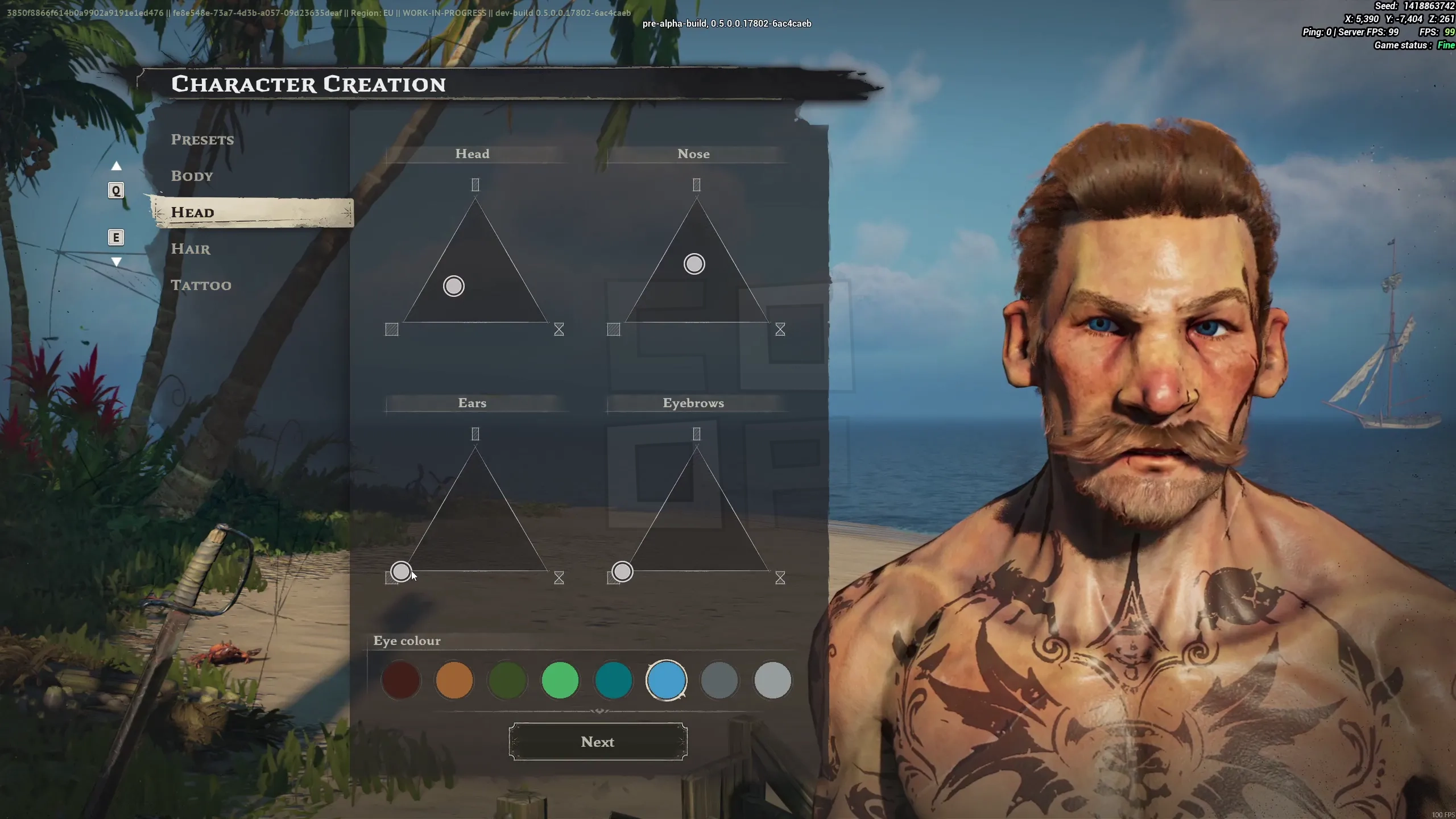Click the hourglass icon near the Eyebrows triangle
The width and height of the screenshot is (1456, 819).
(779, 578)
